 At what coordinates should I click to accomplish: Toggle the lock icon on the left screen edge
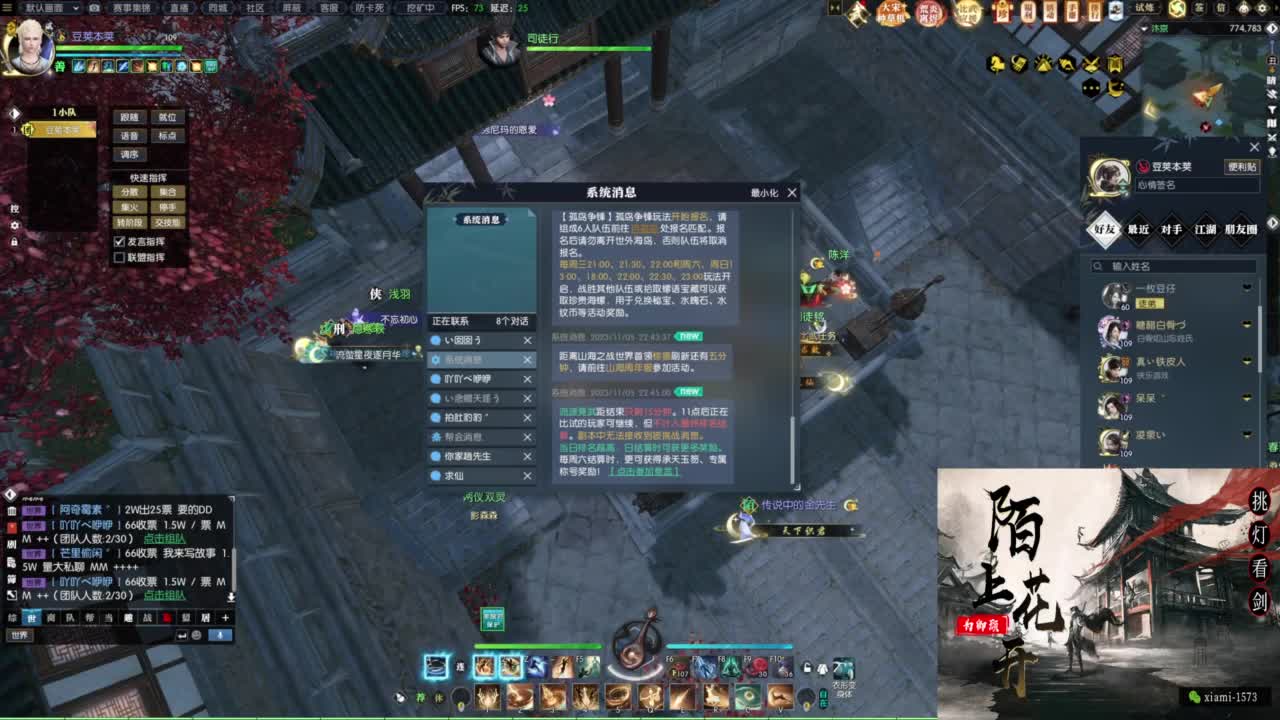click(15, 241)
